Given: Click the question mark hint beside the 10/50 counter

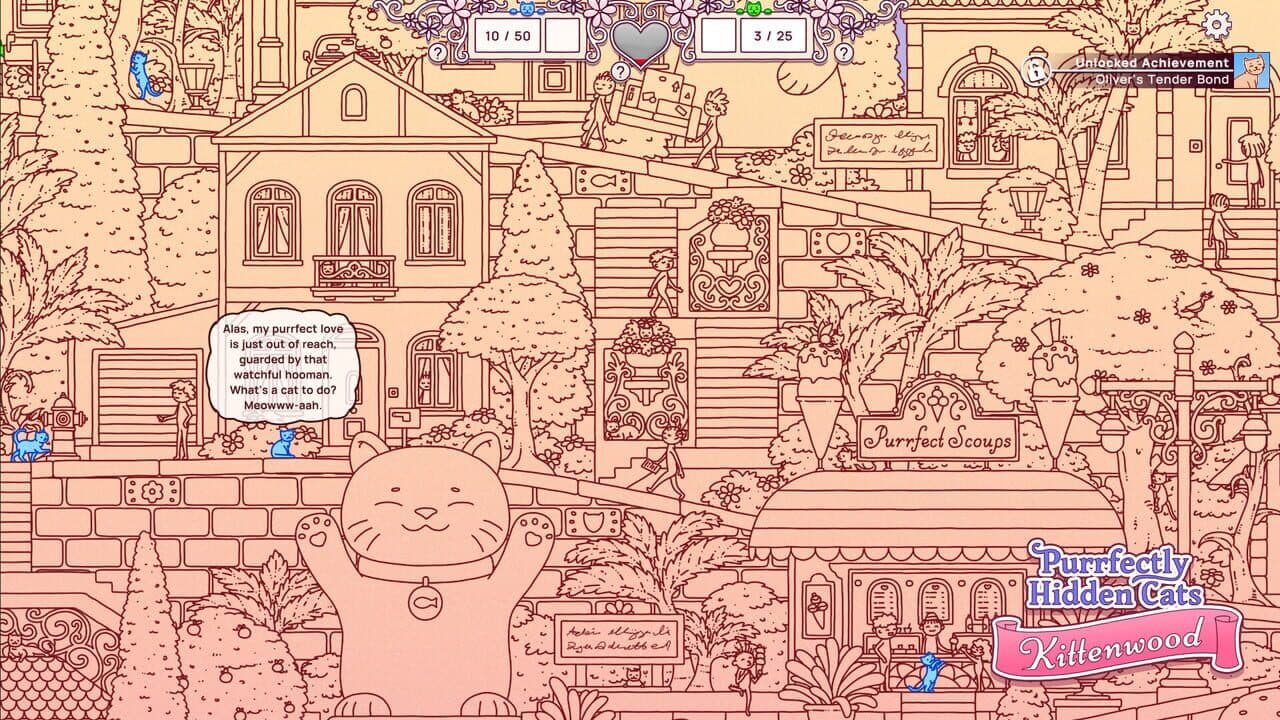Looking at the screenshot, I should click(438, 52).
